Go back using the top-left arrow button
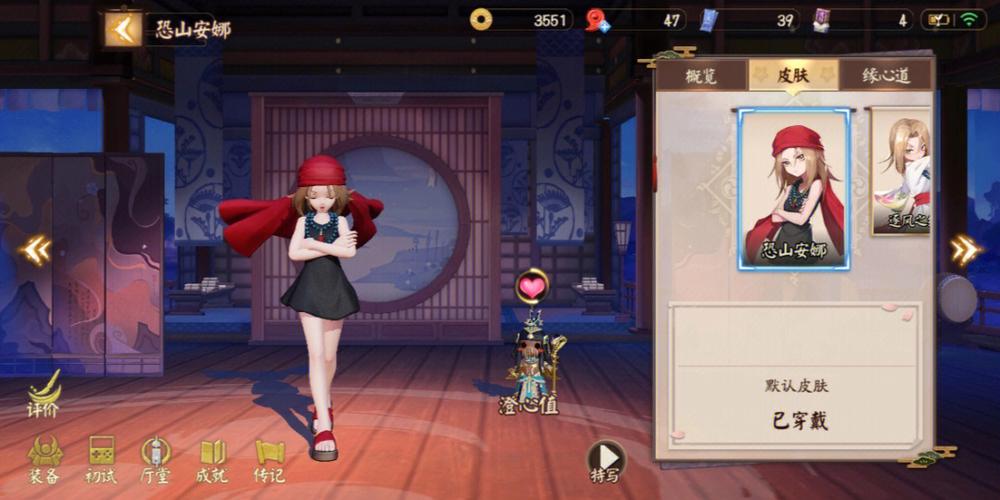Image resolution: width=1000 pixels, height=500 pixels. point(122,29)
